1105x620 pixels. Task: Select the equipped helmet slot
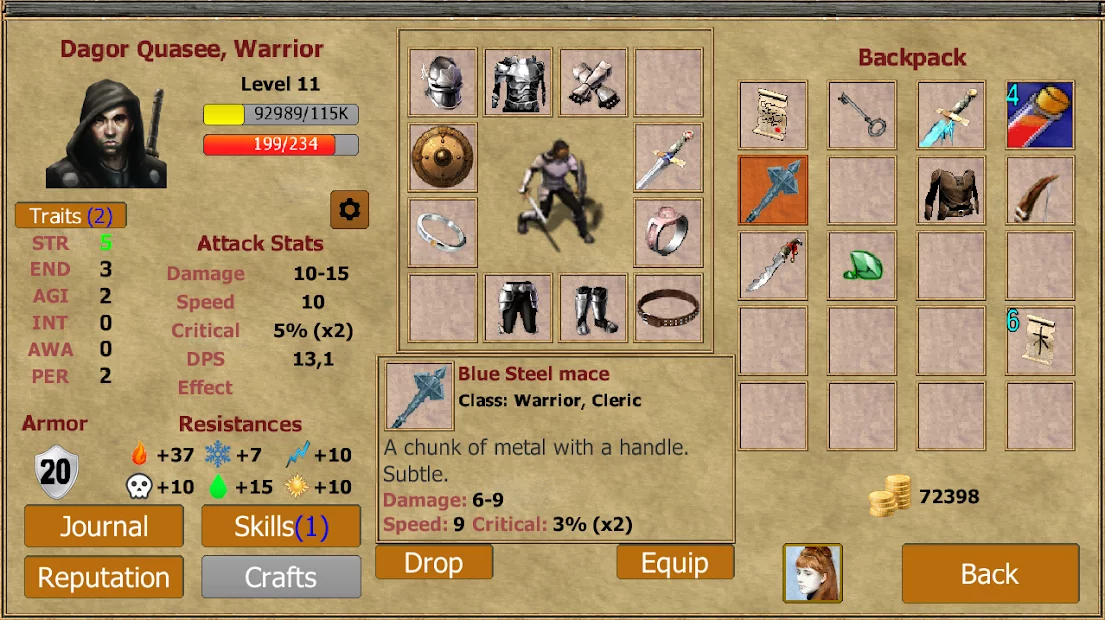pos(443,83)
